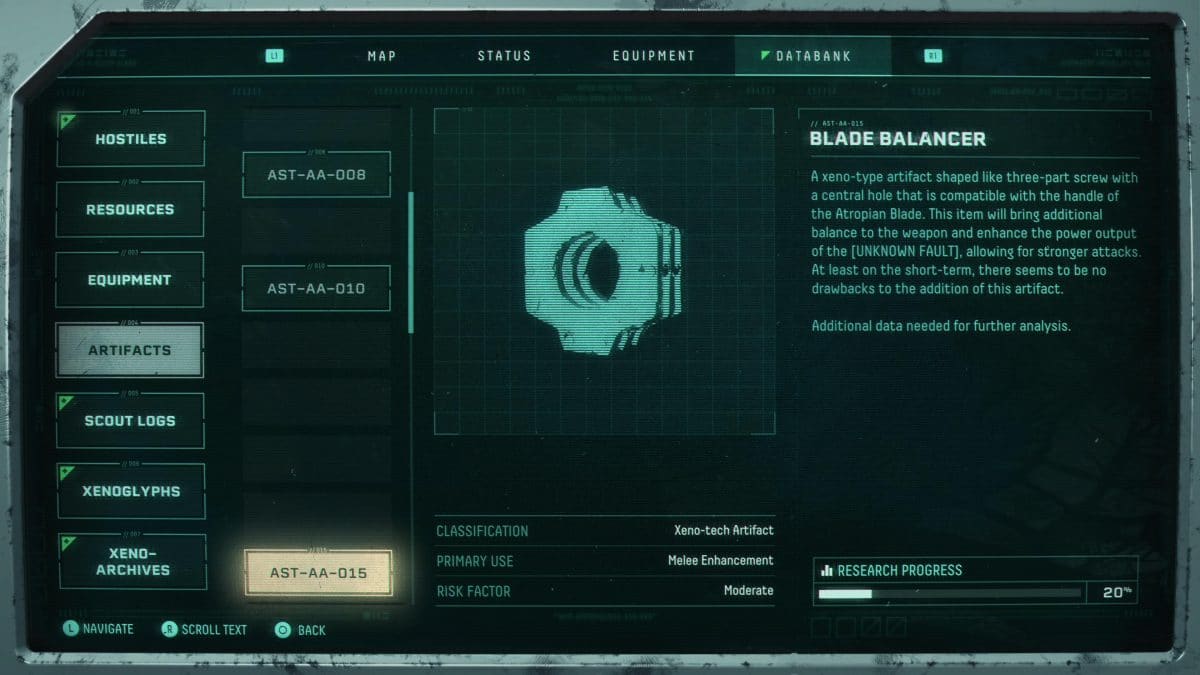
Task: Choose artifact entry AST-AA-010
Action: click(x=316, y=289)
